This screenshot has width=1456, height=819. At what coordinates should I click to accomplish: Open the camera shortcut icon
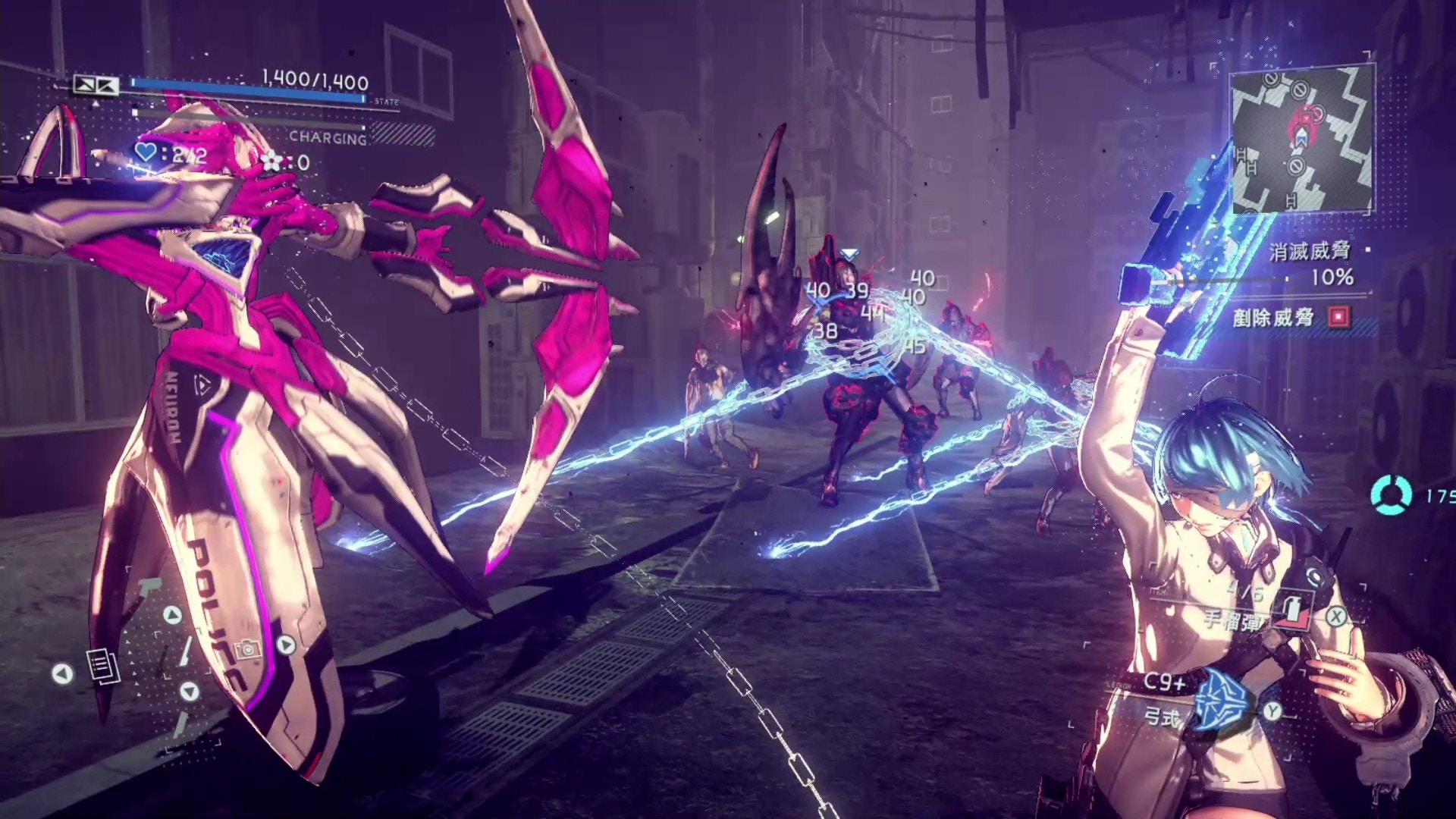247,649
